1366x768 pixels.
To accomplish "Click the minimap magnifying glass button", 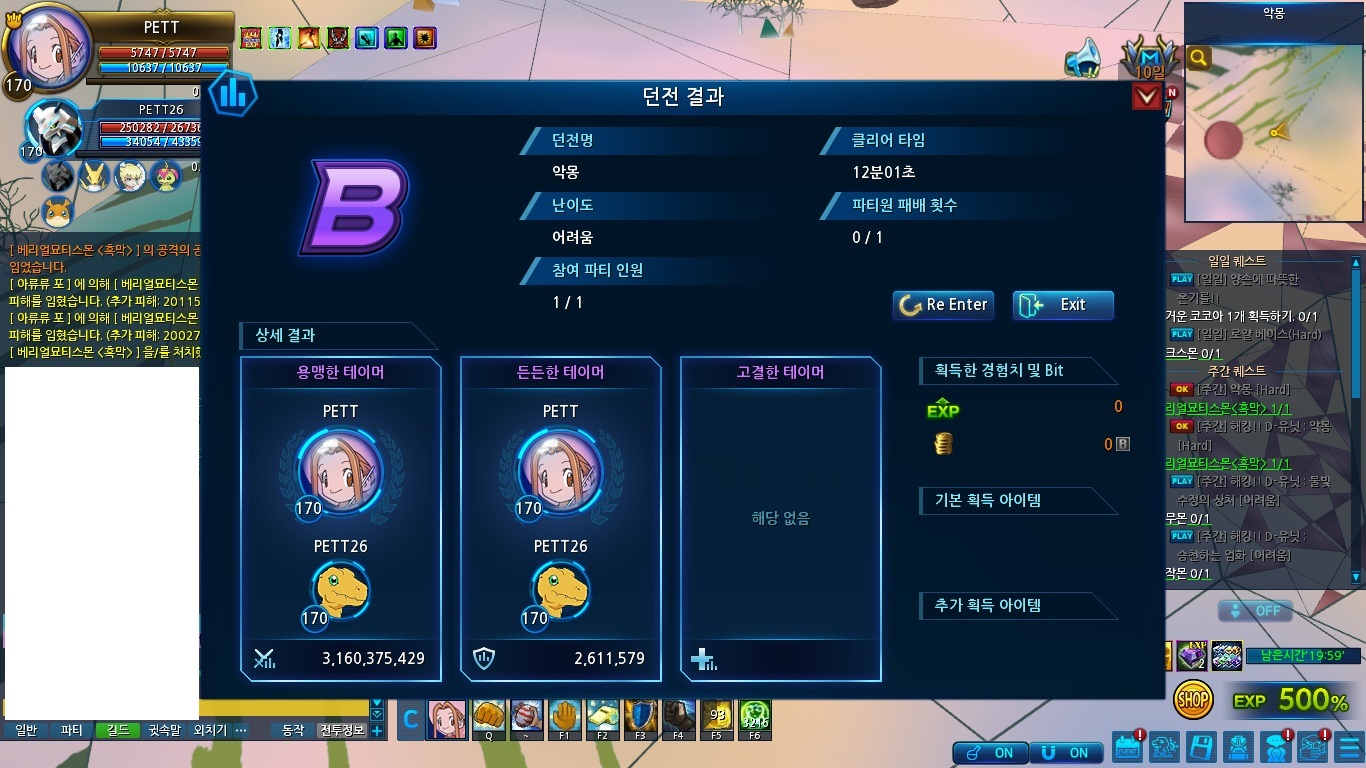I will click(1198, 59).
